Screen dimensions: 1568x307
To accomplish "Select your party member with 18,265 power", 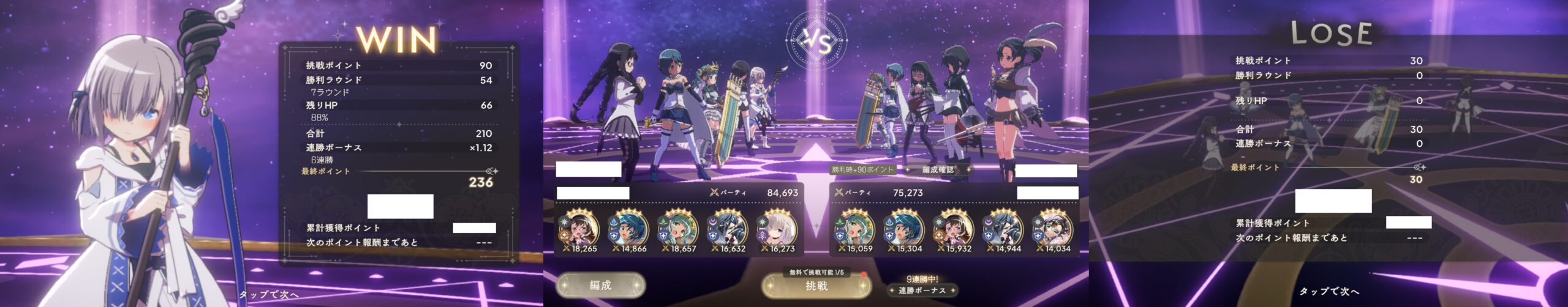I will 577,229.
